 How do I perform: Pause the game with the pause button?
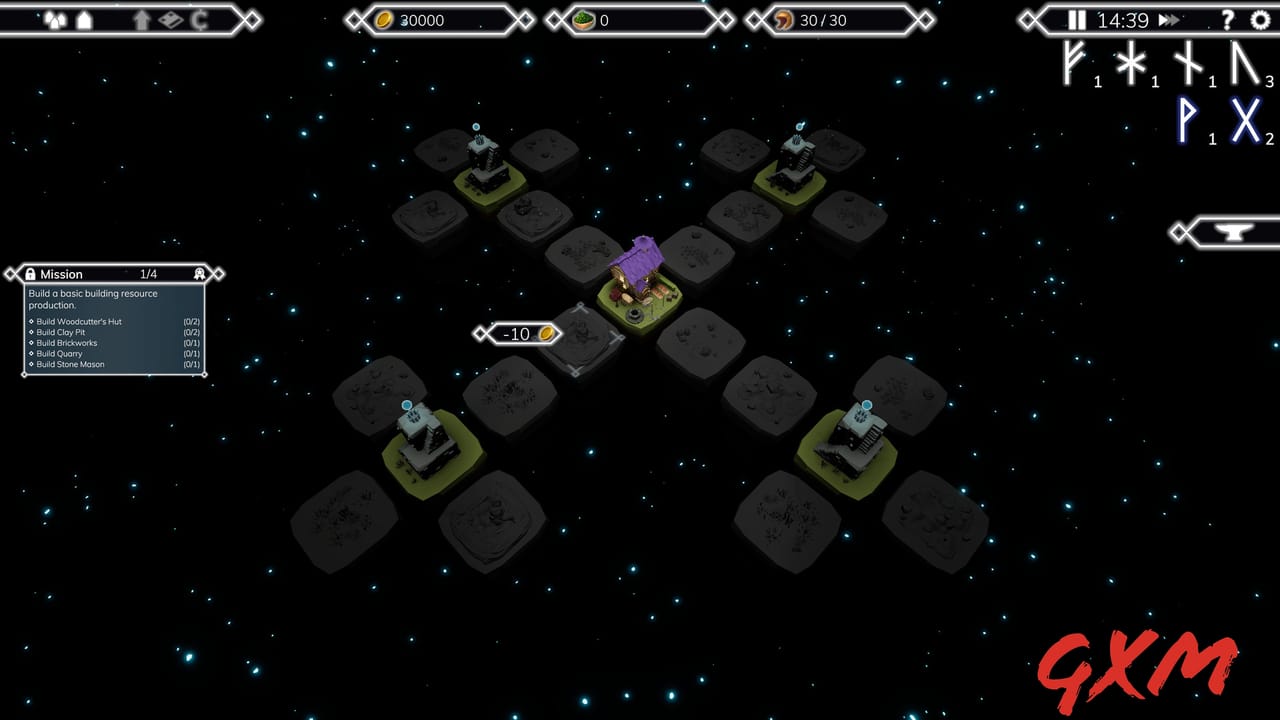point(1075,20)
